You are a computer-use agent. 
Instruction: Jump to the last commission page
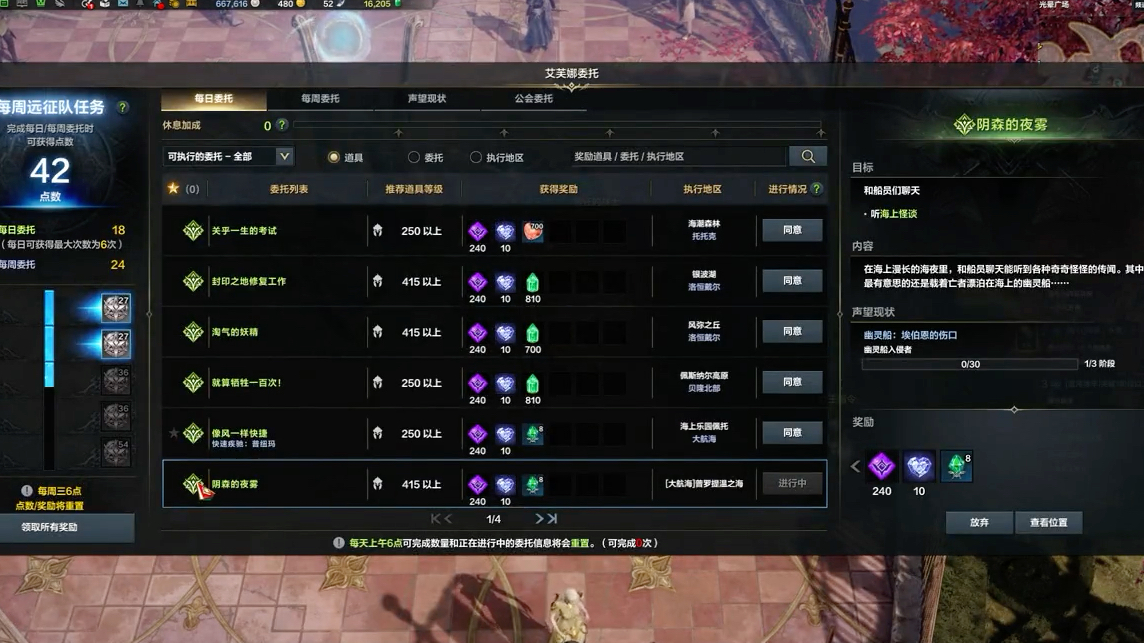[x=553, y=519]
